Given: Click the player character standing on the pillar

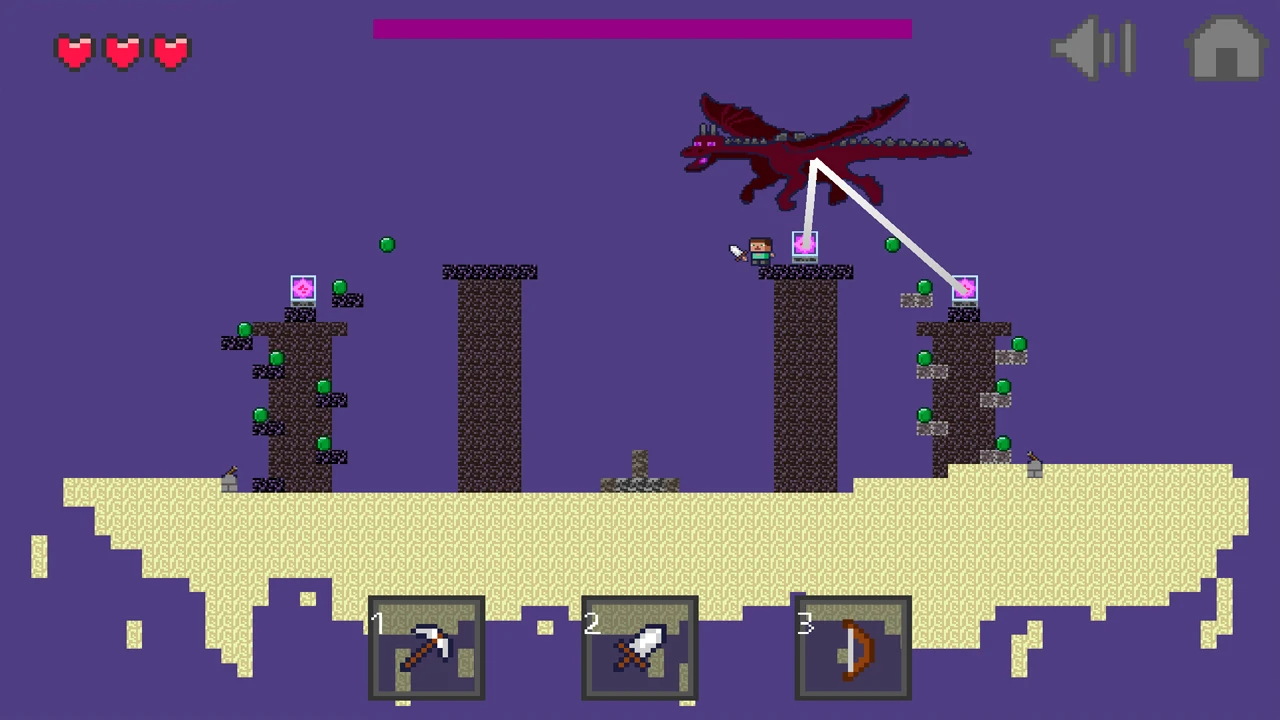Looking at the screenshot, I should pyautogui.click(x=760, y=248).
